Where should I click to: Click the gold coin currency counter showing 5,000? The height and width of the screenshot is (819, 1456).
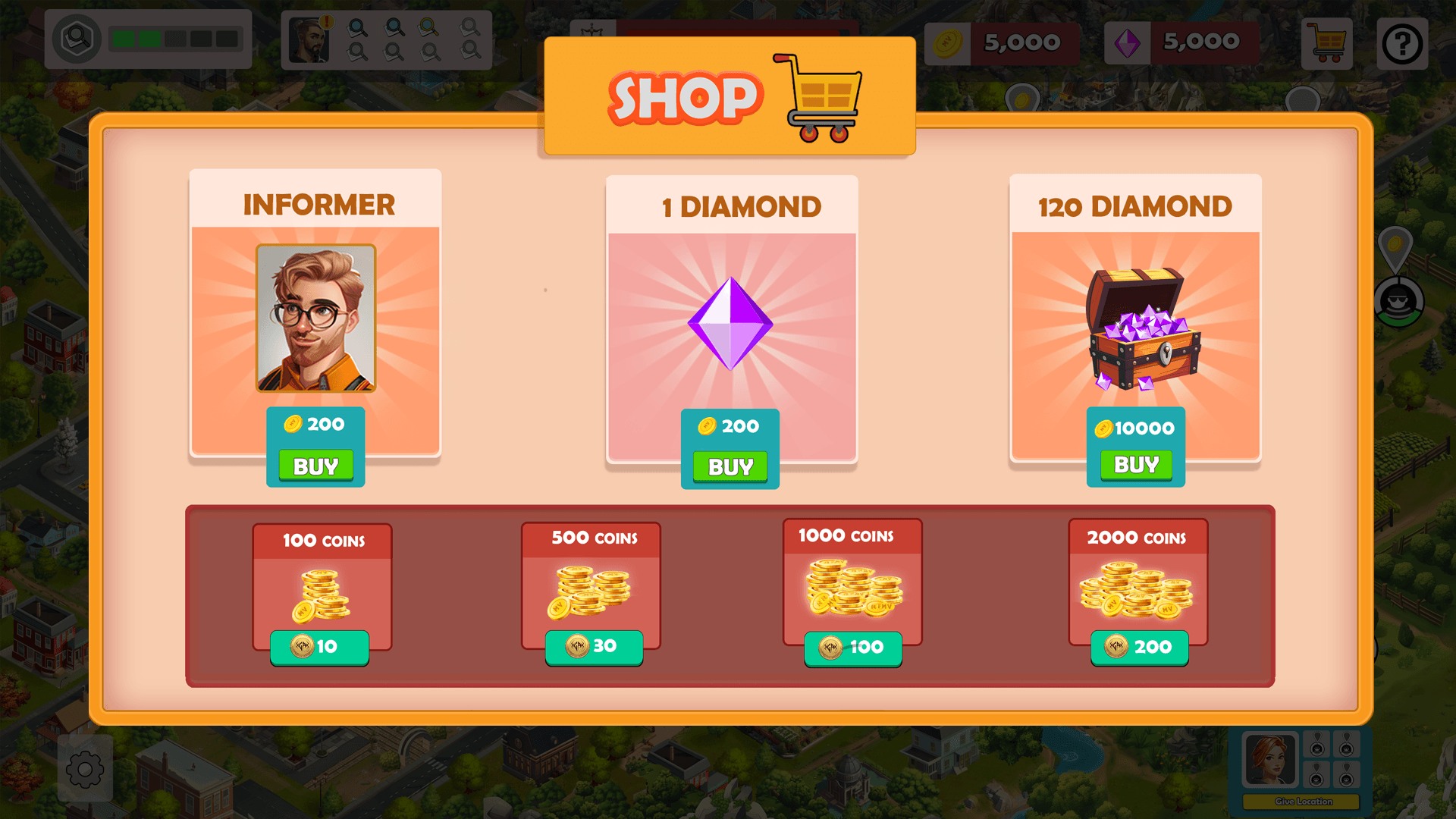pyautogui.click(x=1003, y=42)
